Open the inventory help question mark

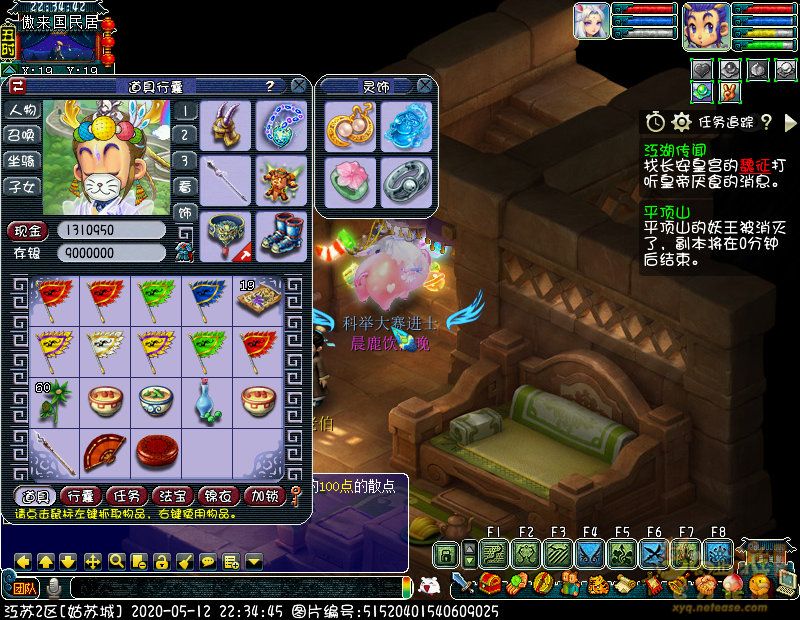click(x=270, y=86)
